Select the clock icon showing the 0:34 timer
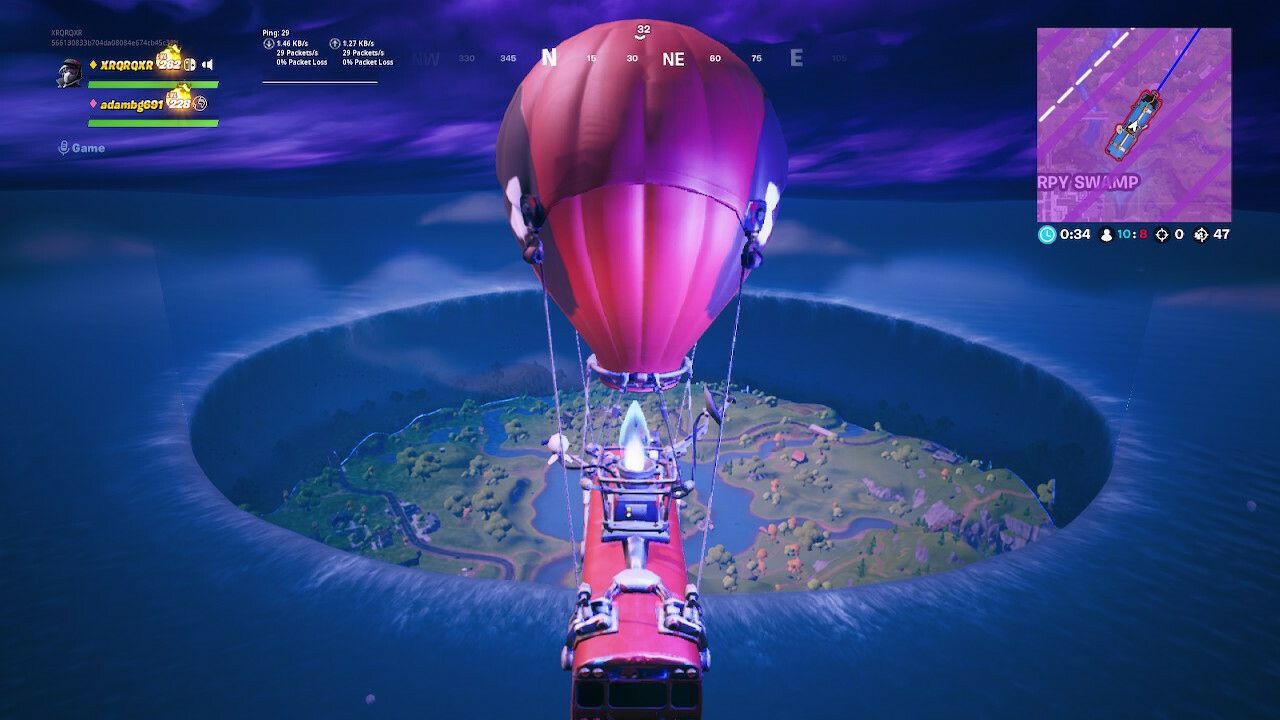This screenshot has height=720, width=1280. tap(1048, 234)
